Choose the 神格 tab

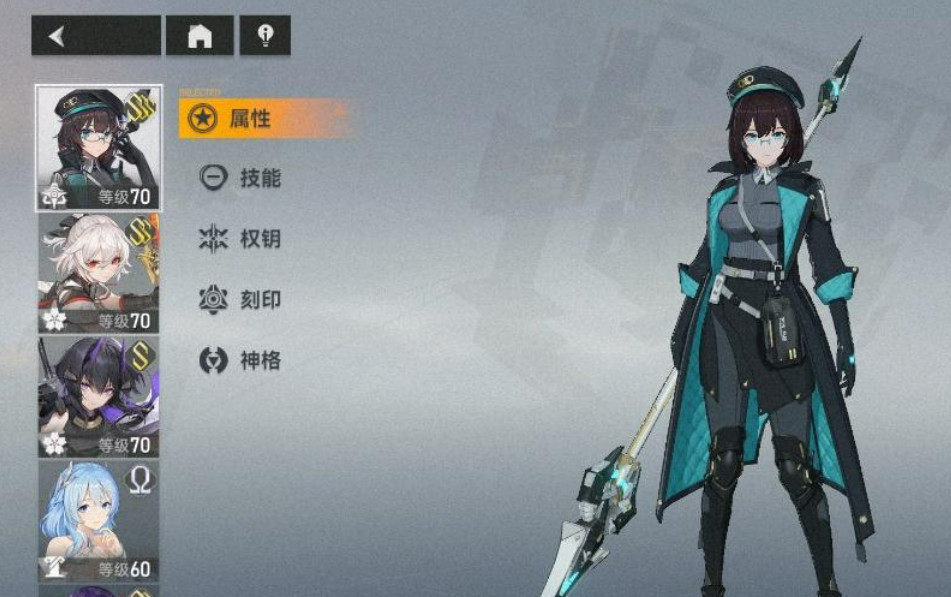click(259, 361)
